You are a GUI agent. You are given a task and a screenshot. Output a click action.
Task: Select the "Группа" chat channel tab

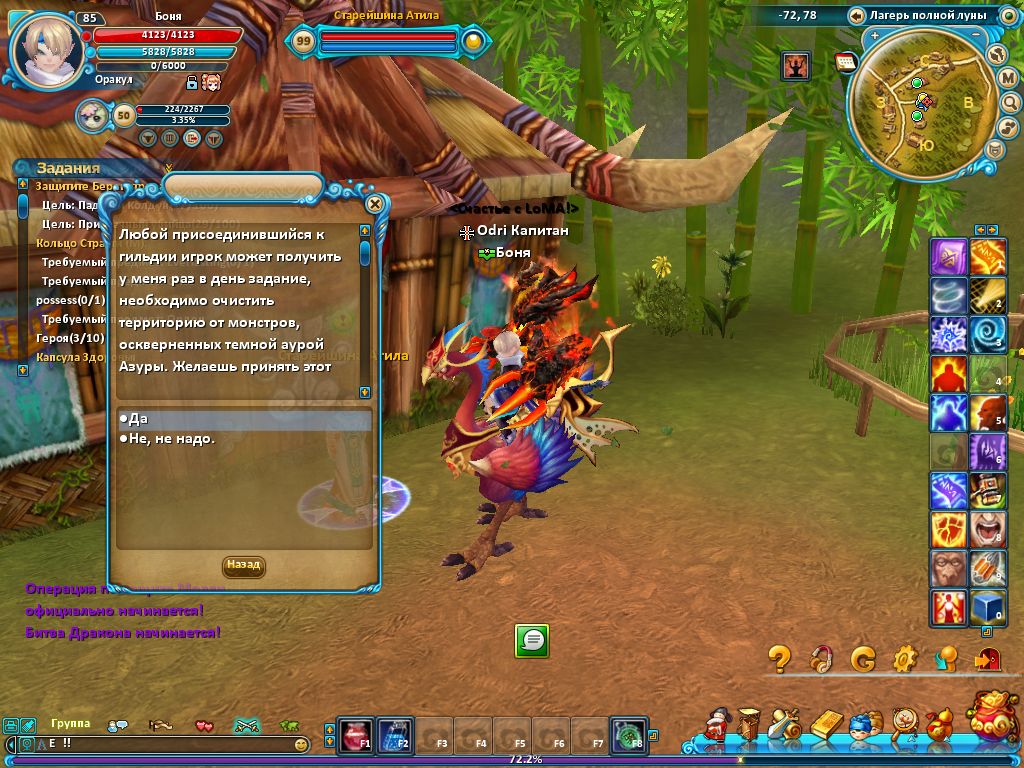click(71, 724)
